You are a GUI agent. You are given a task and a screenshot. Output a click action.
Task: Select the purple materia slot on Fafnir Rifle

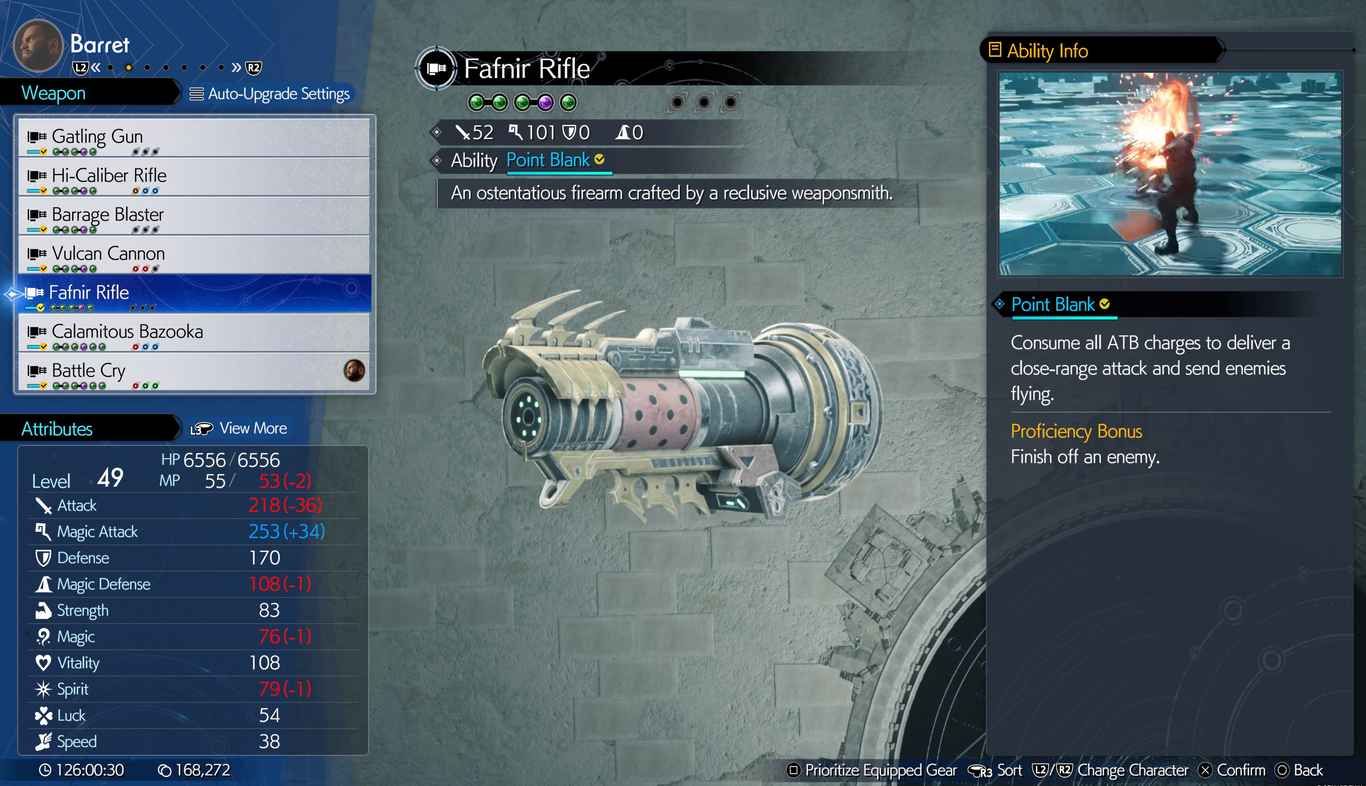(546, 102)
